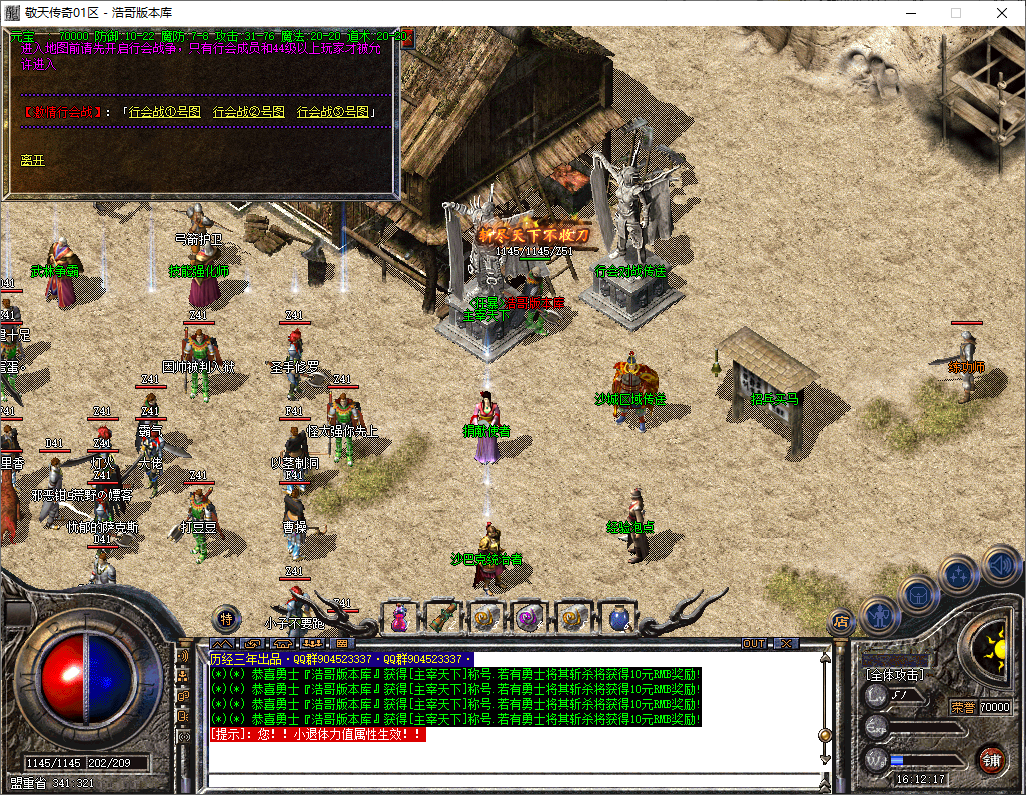Open the round 特 button

point(227,619)
